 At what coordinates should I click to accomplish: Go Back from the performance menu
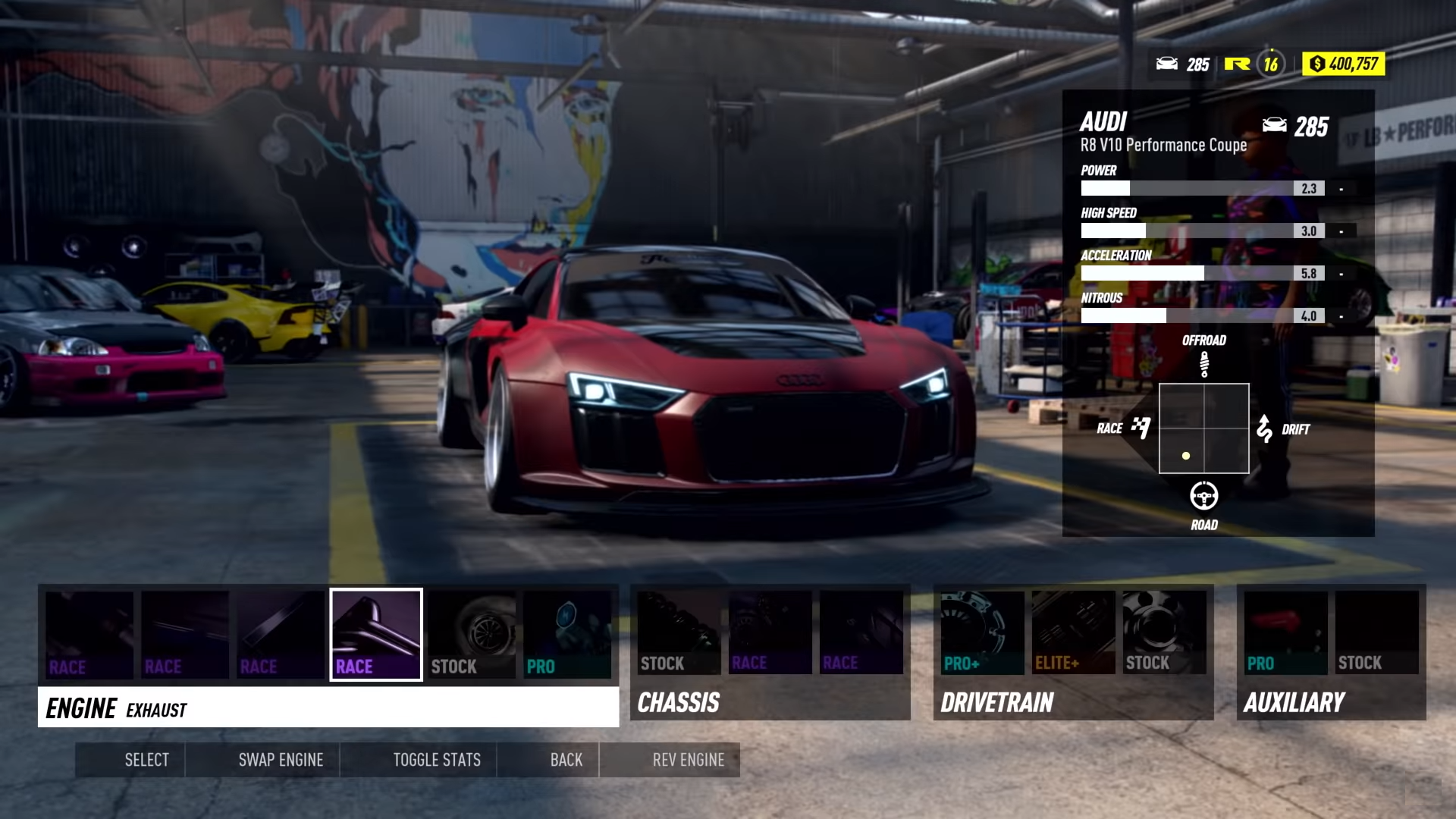566,760
